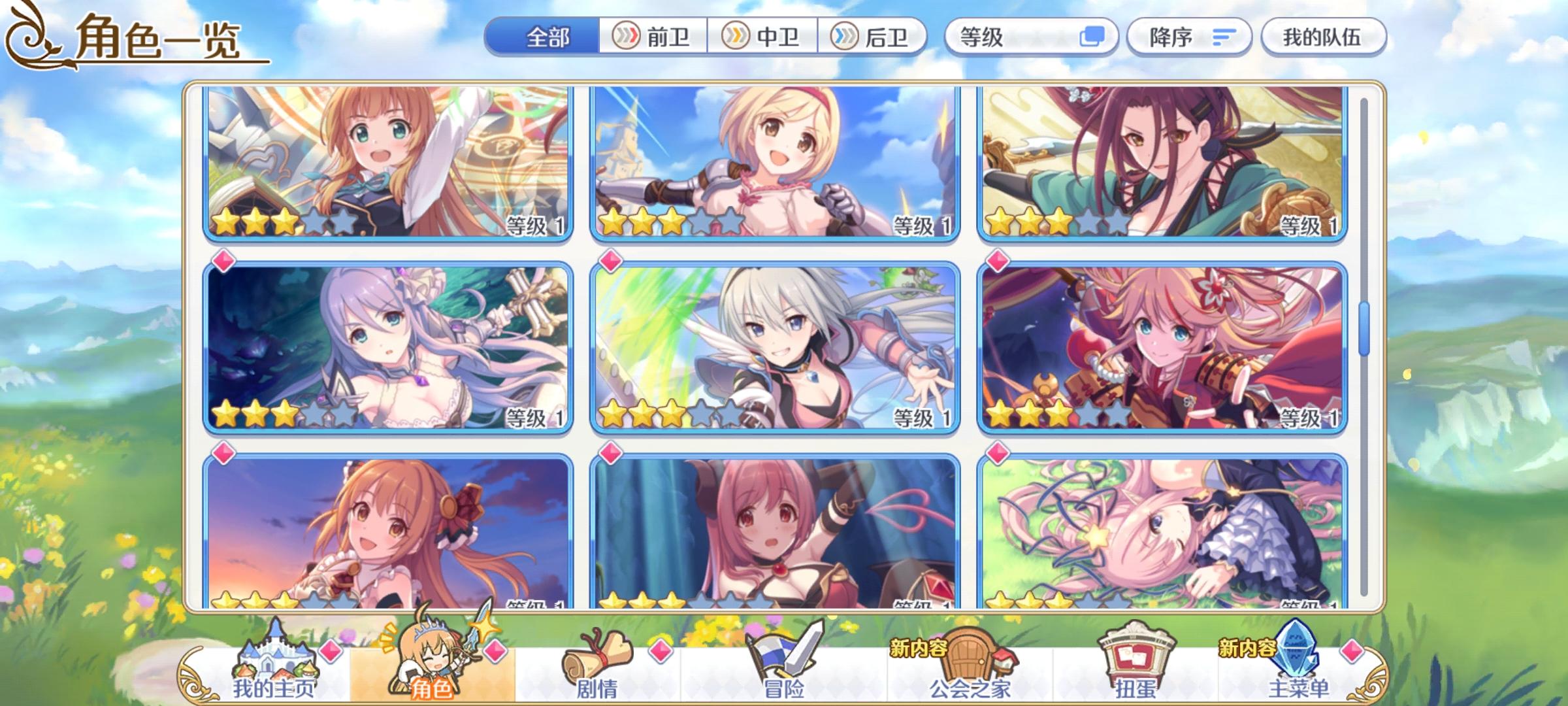Expand sorting options via 降序 control
This screenshot has height=706, width=1568.
[1189, 37]
